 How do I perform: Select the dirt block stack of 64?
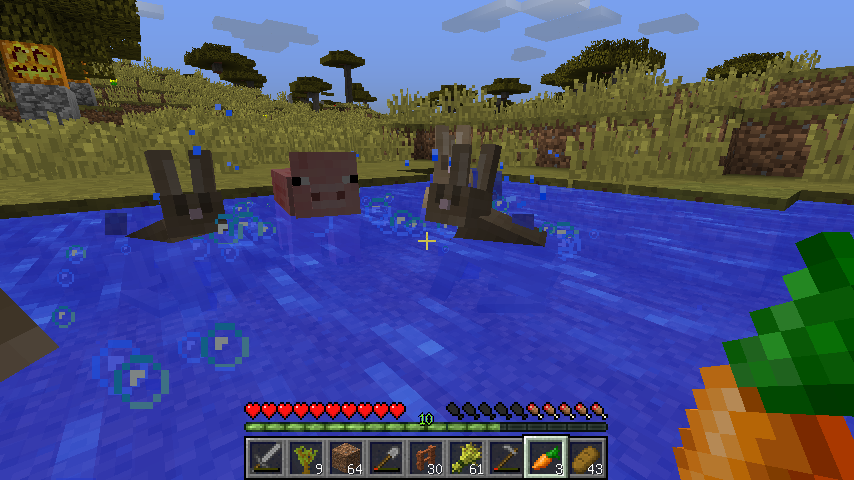click(x=345, y=458)
